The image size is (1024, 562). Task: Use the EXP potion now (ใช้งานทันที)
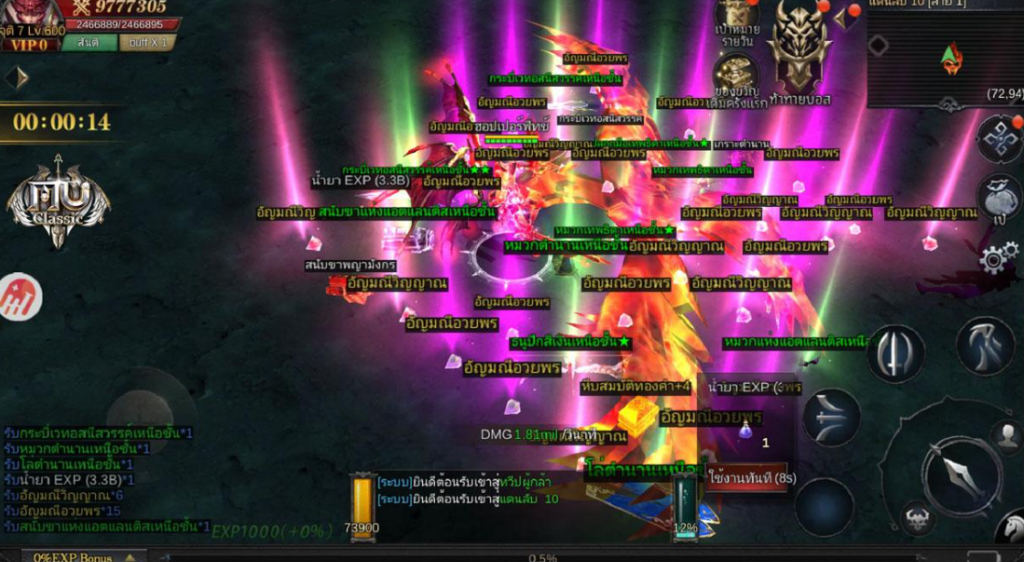750,477
